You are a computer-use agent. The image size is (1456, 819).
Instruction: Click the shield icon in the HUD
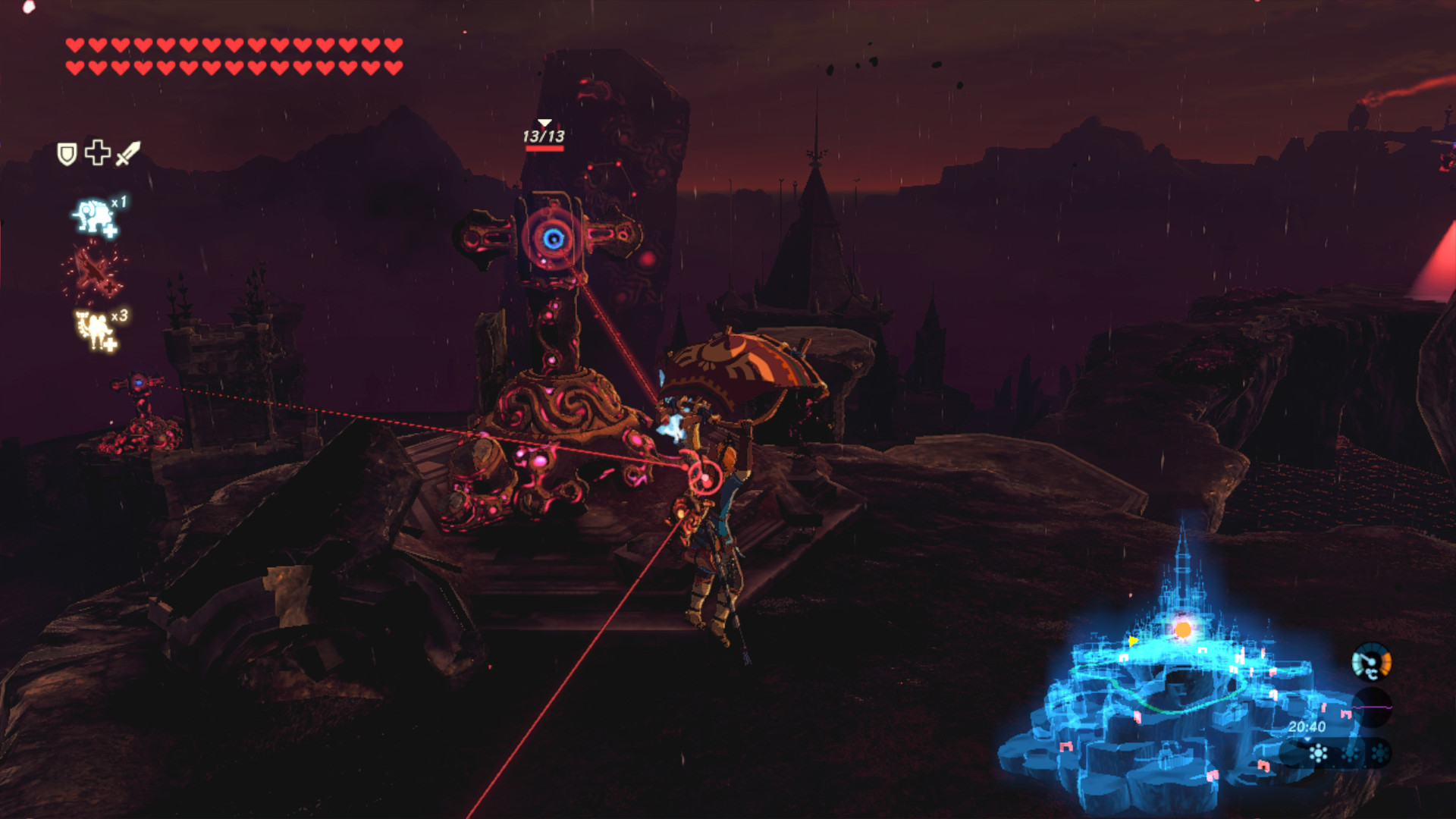pos(67,154)
